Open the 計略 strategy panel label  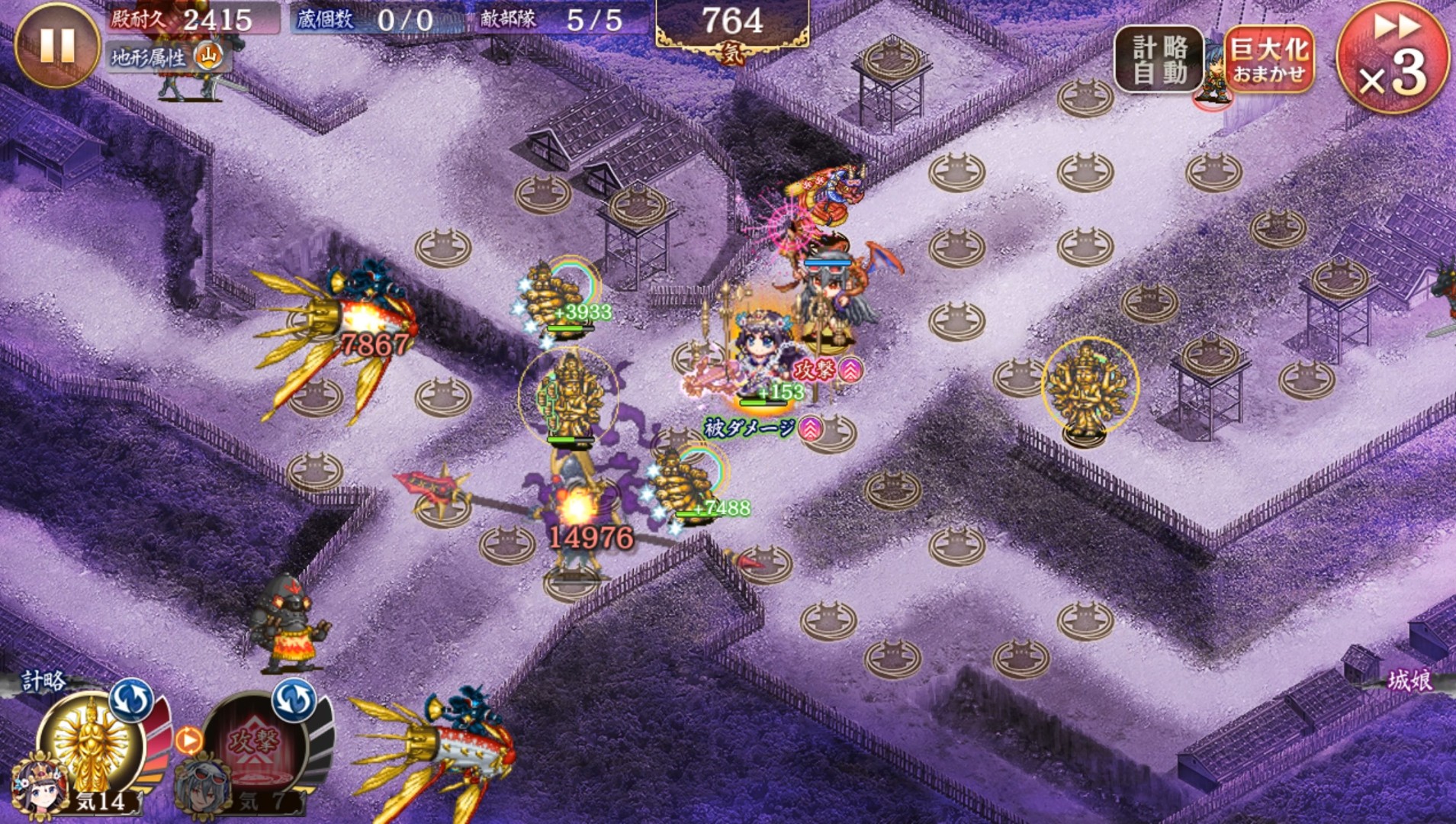tap(43, 681)
